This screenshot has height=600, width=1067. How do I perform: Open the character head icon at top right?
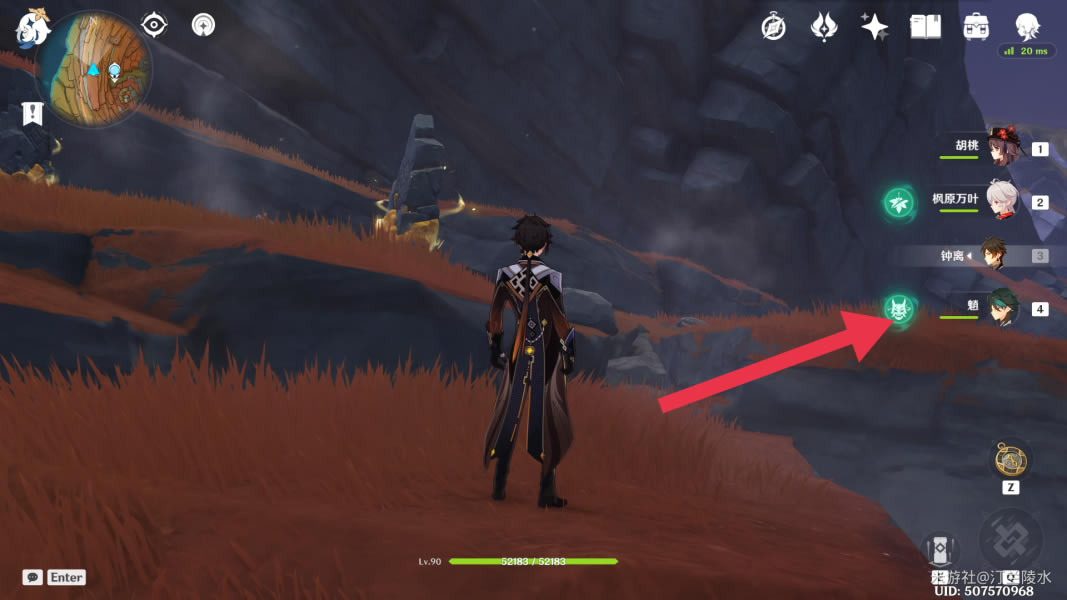click(x=1027, y=26)
